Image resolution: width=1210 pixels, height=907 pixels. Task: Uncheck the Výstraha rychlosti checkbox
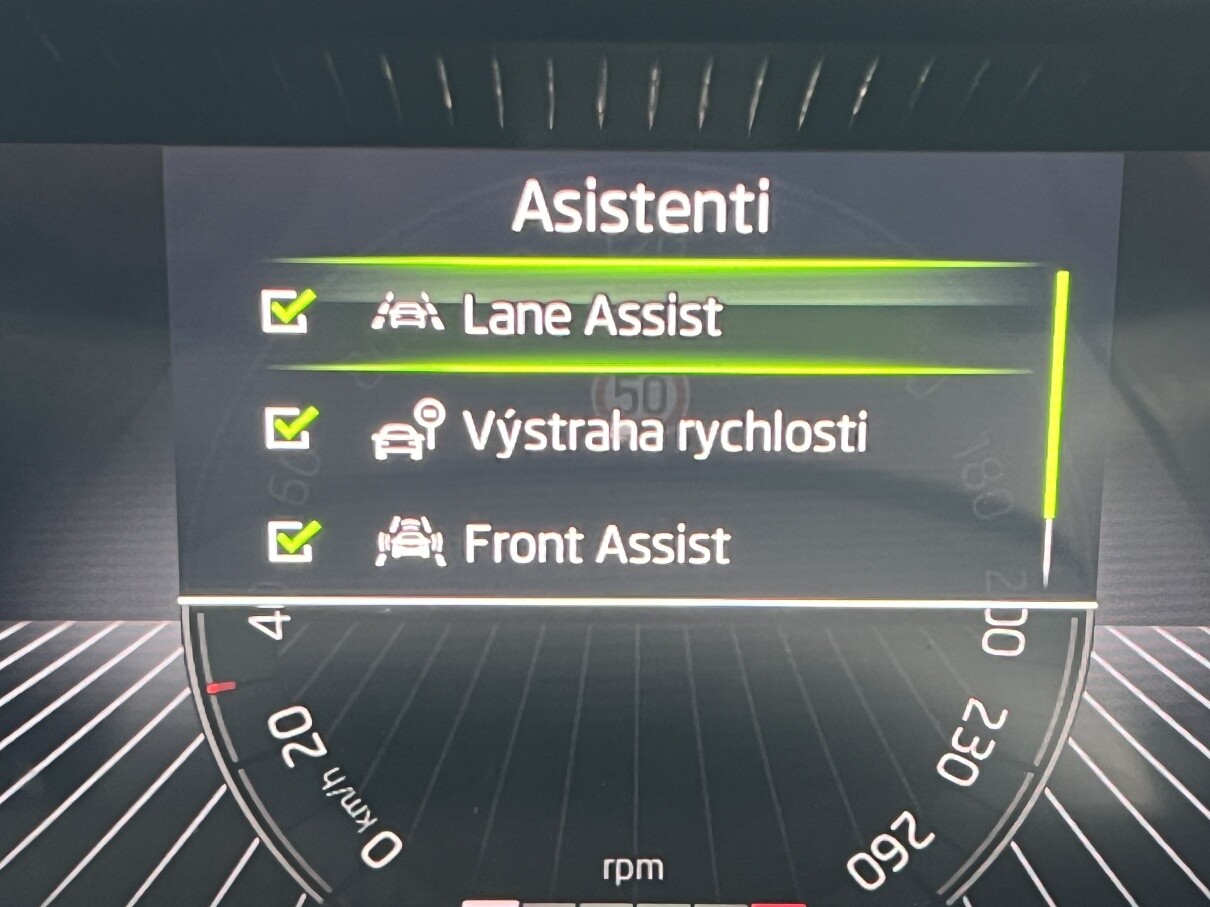(290, 430)
